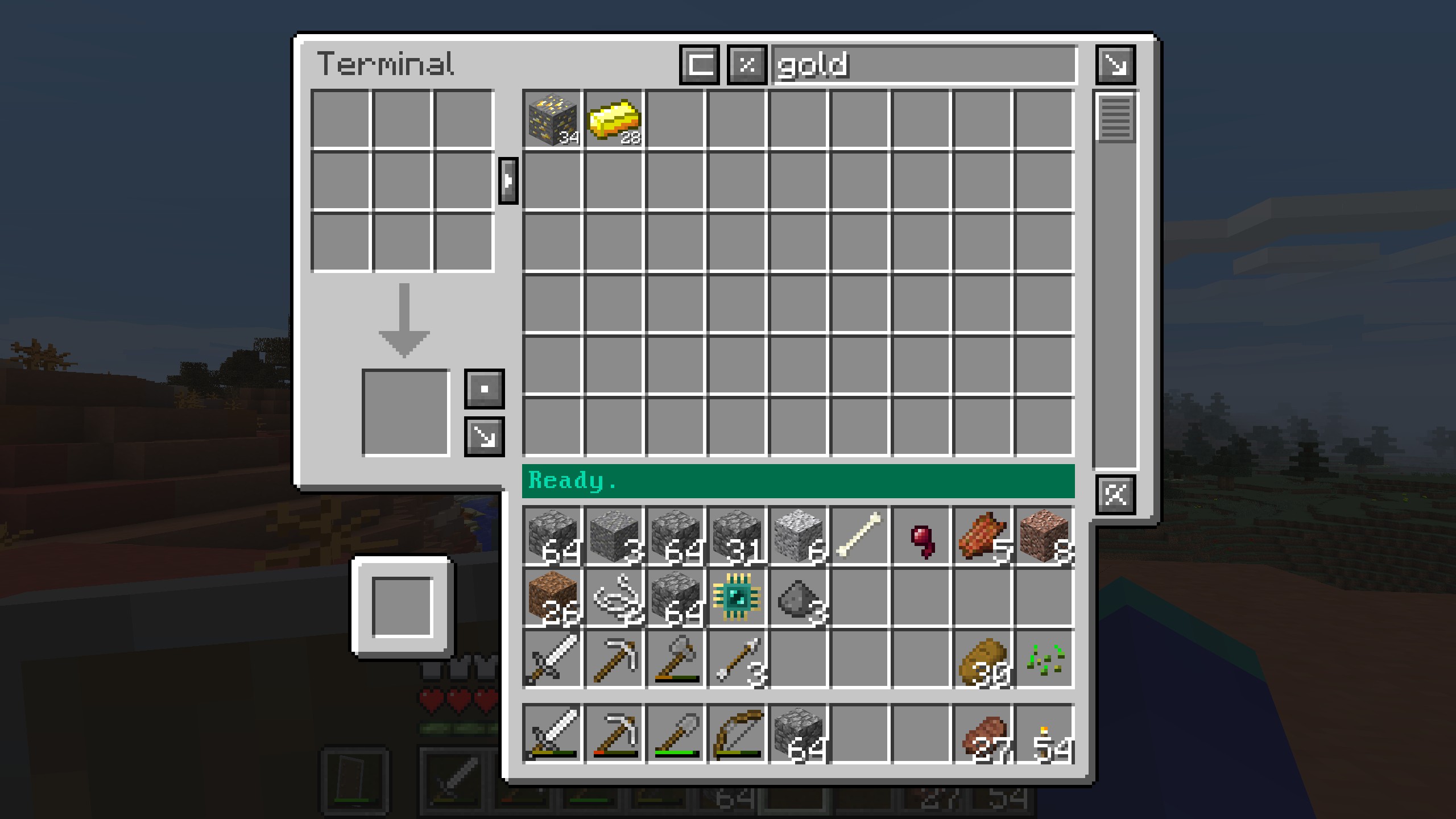
Task: Pick up the stack of 26 dirt
Action: click(x=553, y=598)
